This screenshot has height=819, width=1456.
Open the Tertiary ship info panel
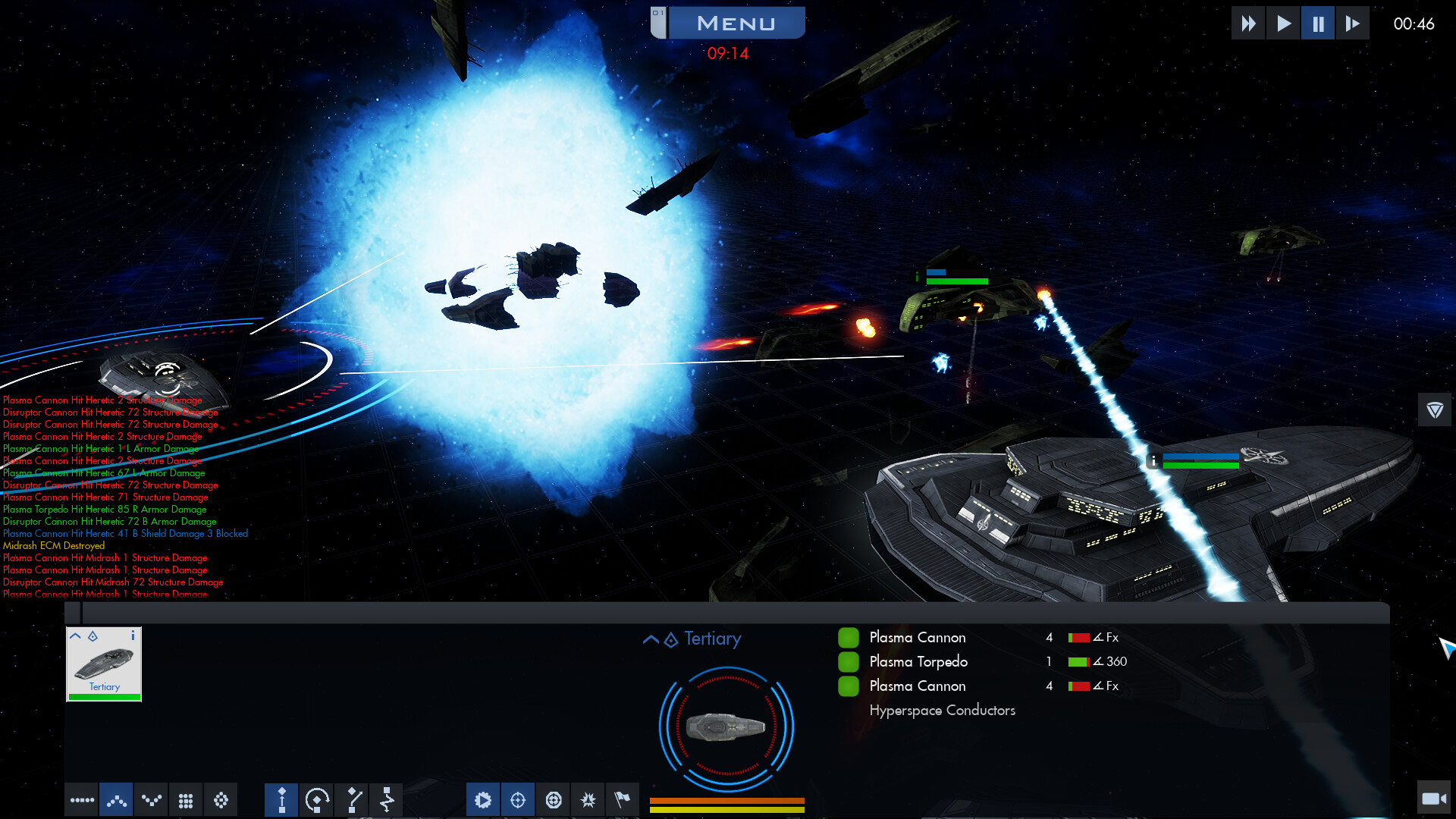click(x=134, y=636)
